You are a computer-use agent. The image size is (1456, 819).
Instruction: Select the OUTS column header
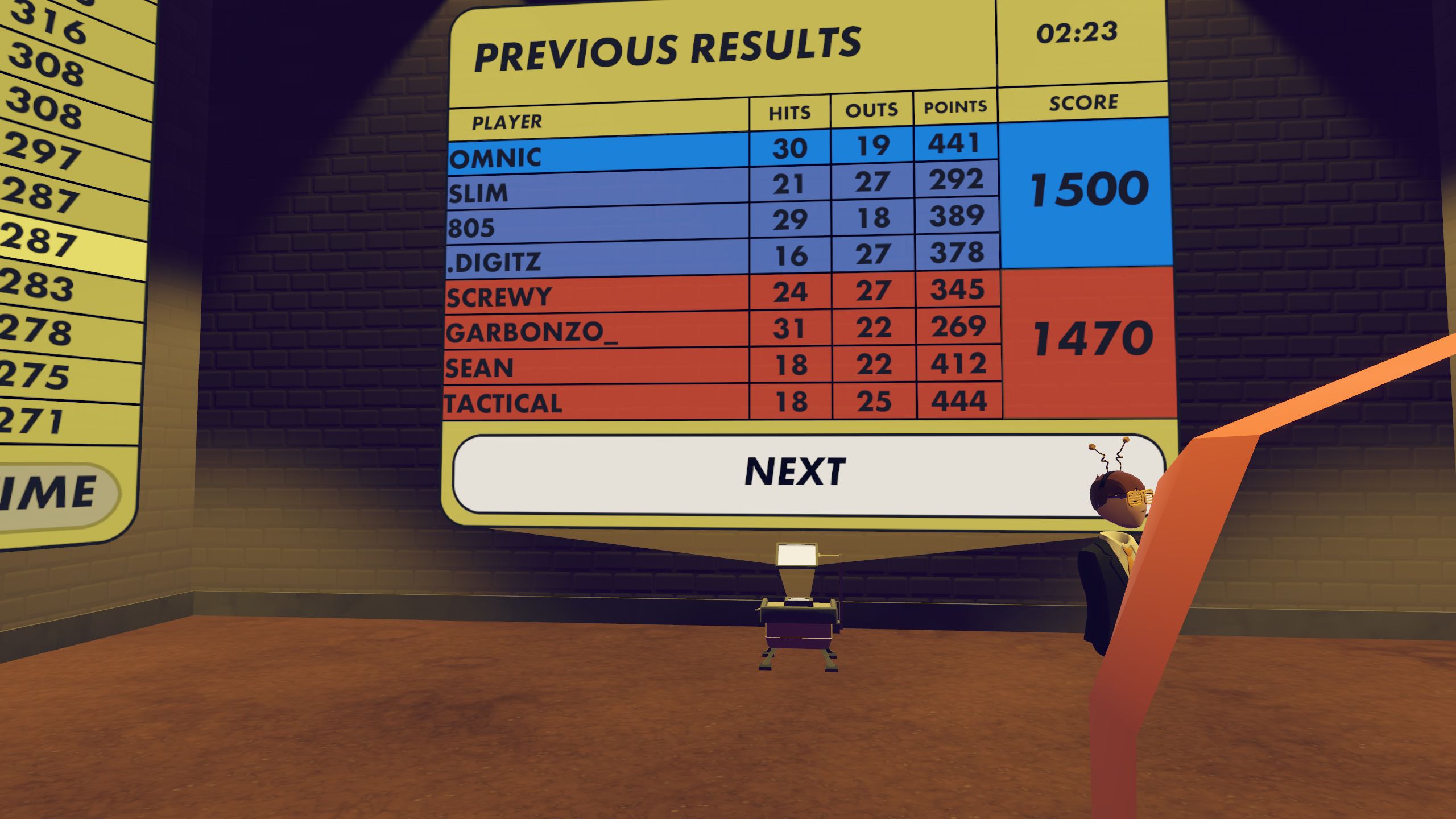[871, 109]
